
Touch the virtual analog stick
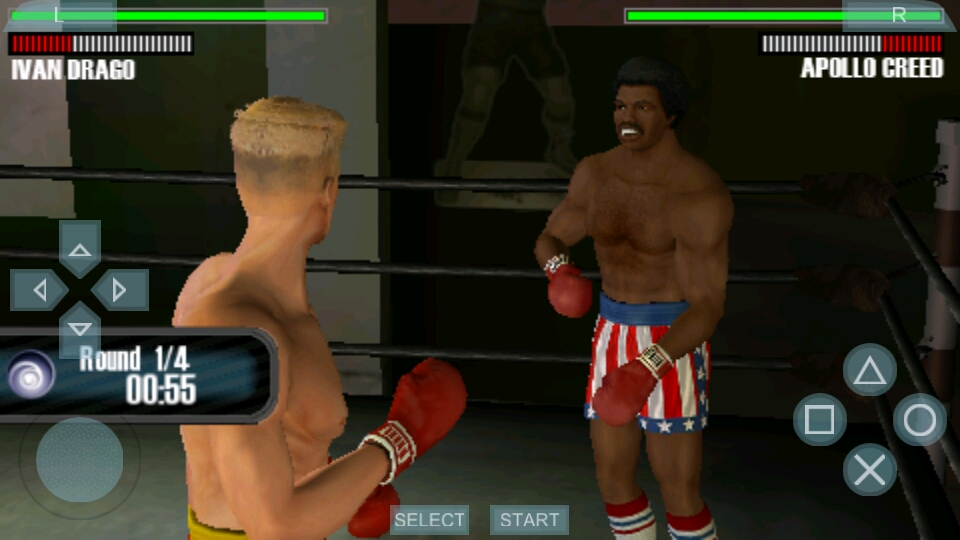pos(79,460)
